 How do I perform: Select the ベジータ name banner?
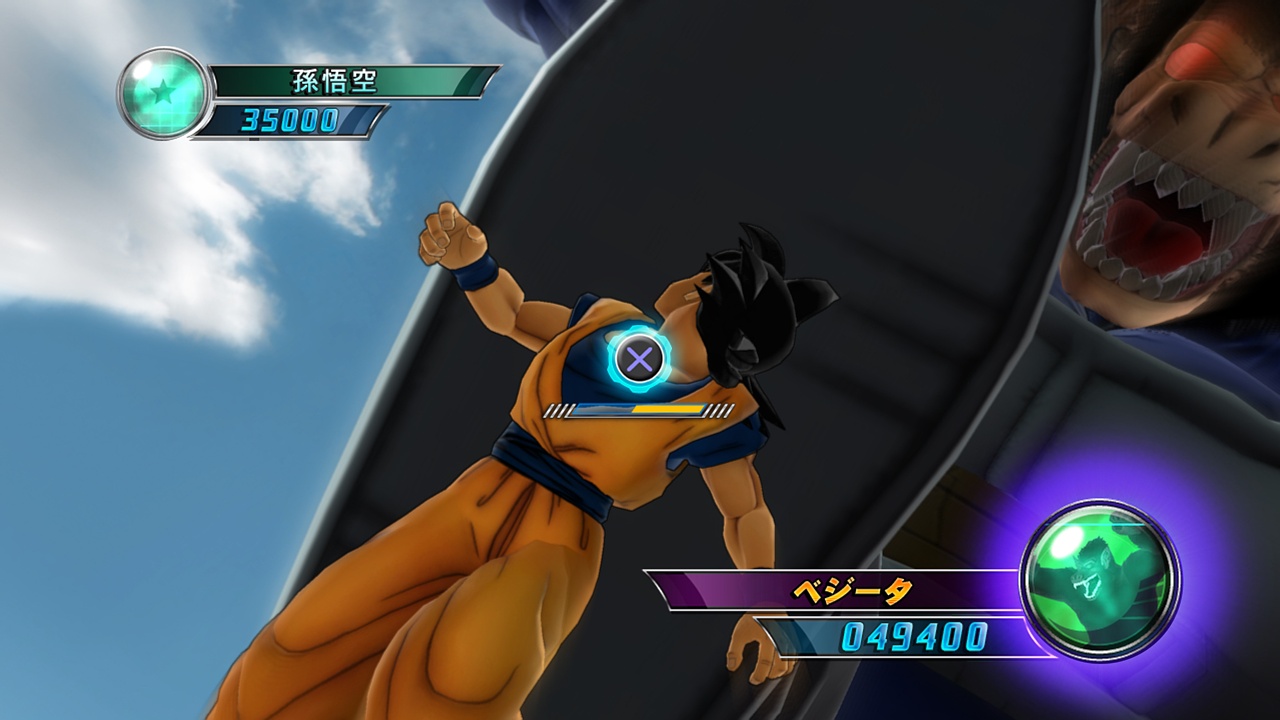(x=850, y=592)
